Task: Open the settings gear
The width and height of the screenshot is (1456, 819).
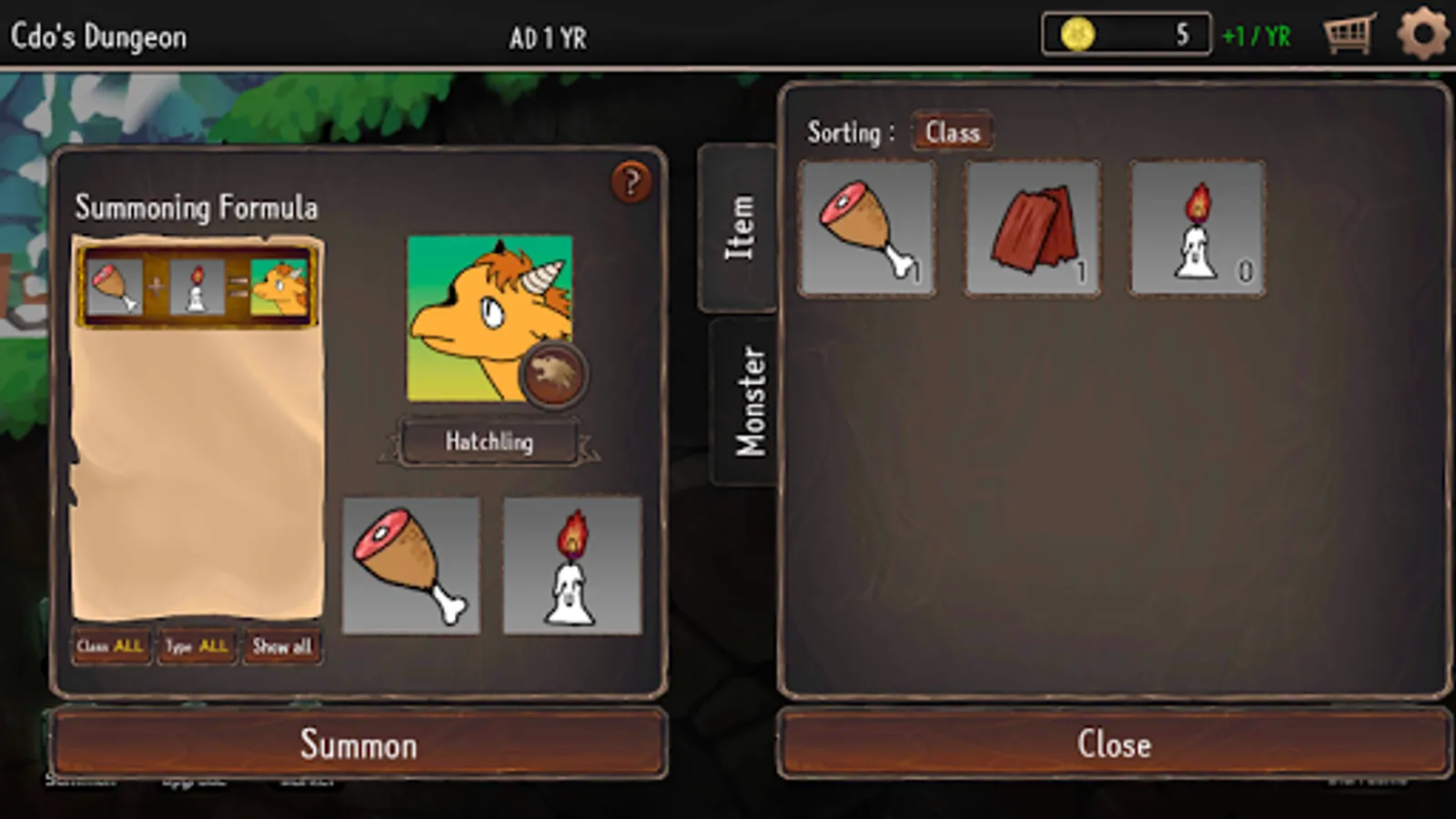Action: [1422, 35]
